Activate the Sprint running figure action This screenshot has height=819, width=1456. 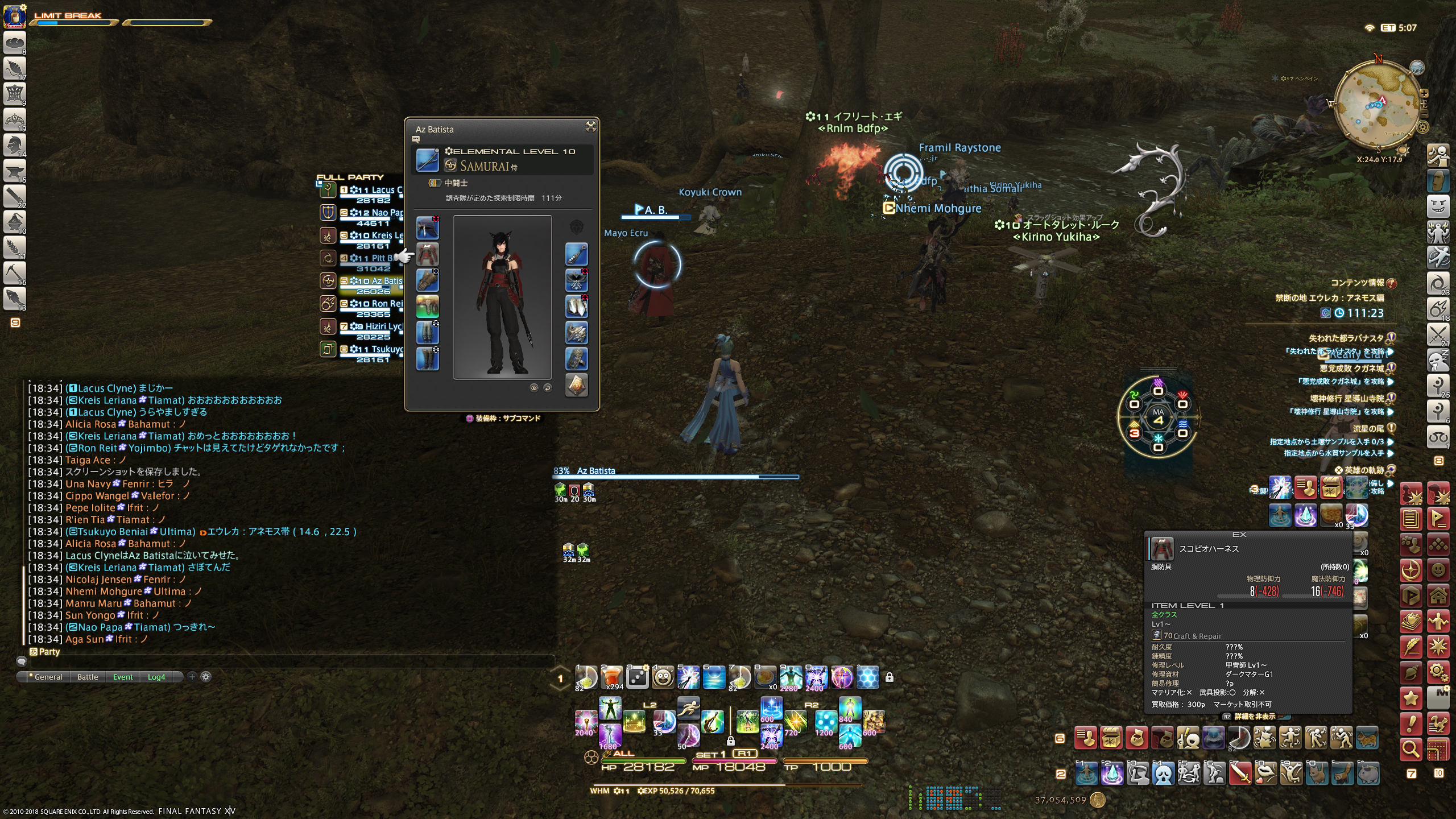point(688,709)
